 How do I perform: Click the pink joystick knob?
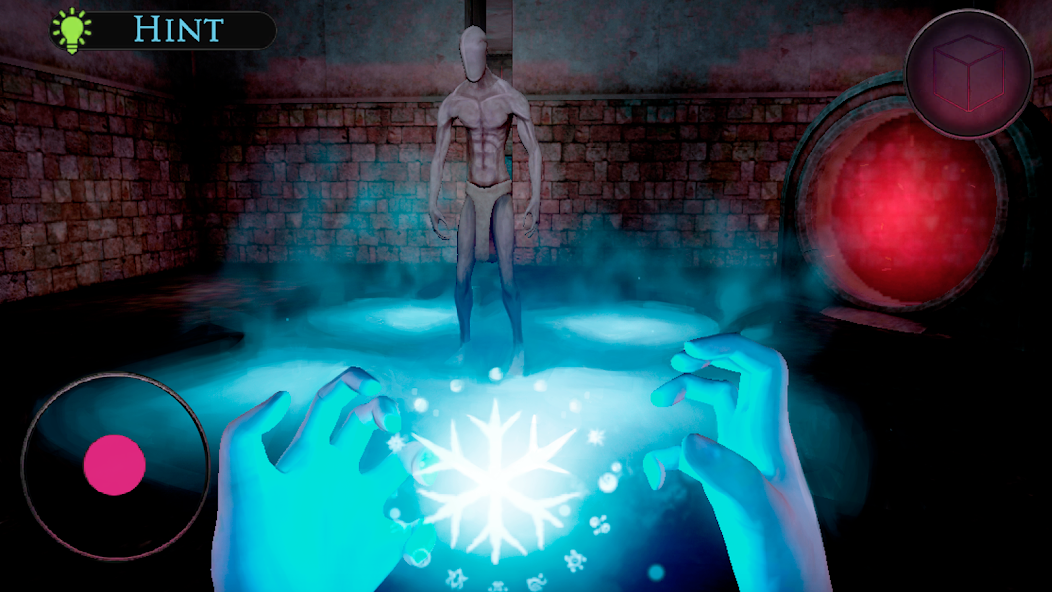(115, 465)
